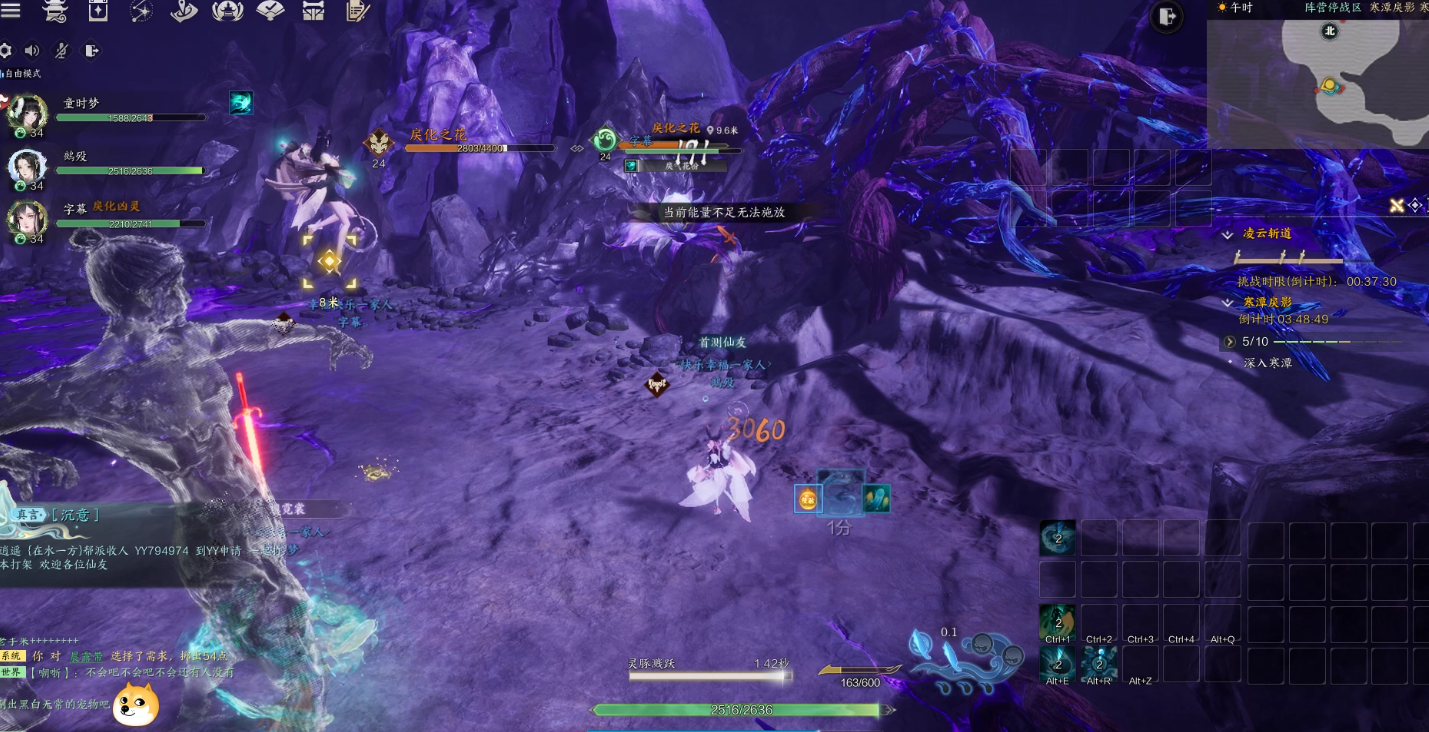Viewport: 1429px width, 732px height.
Task: Trigger the Alt+R skill icon
Action: pos(1099,664)
